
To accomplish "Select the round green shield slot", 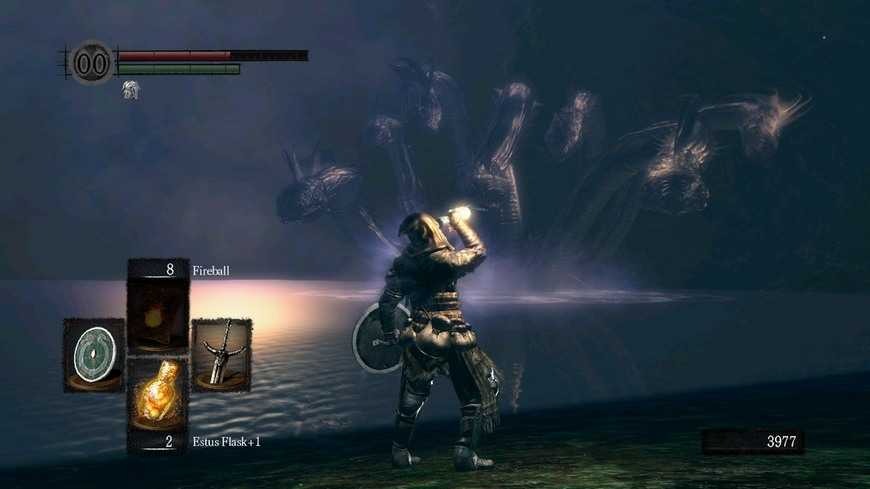I will (x=94, y=354).
